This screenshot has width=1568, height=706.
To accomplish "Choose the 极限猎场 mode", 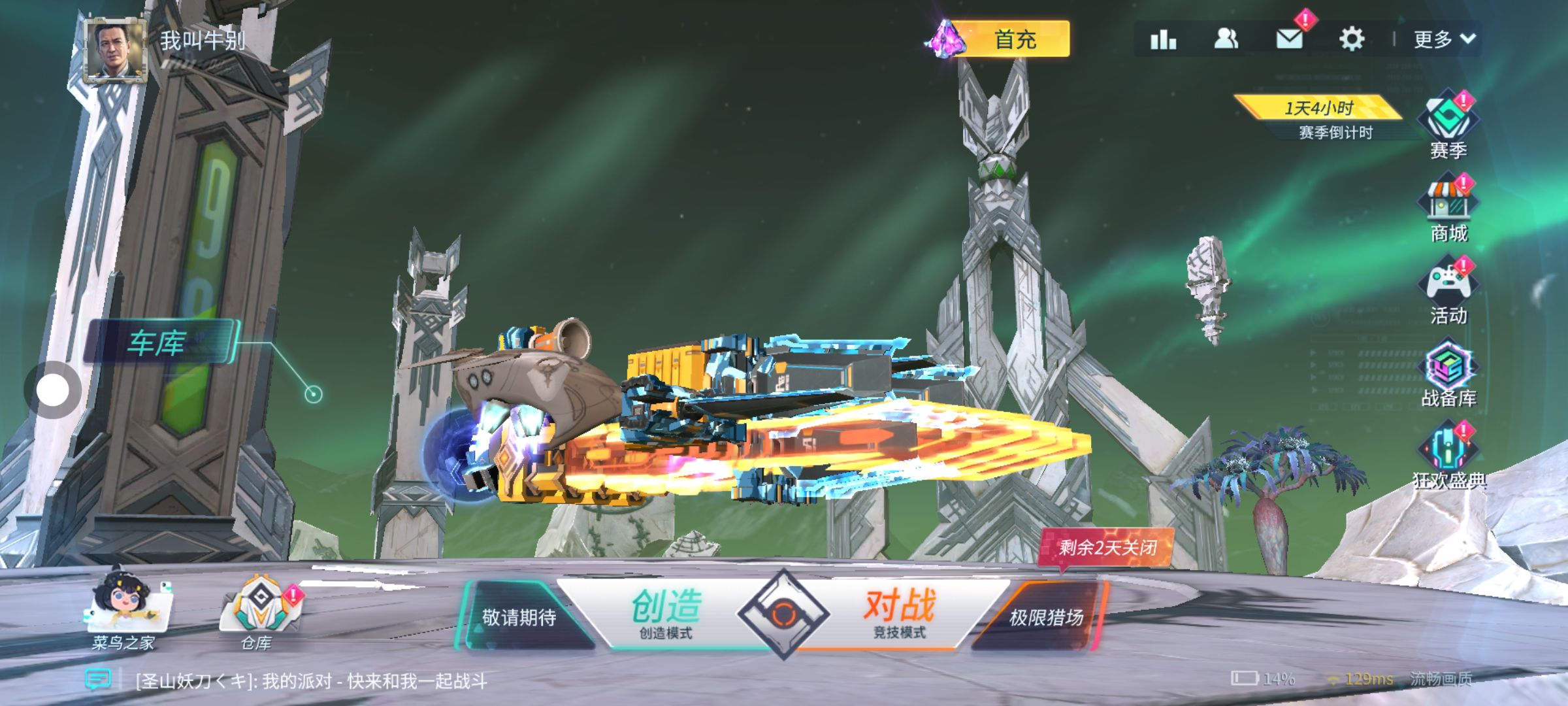I will click(x=1044, y=617).
